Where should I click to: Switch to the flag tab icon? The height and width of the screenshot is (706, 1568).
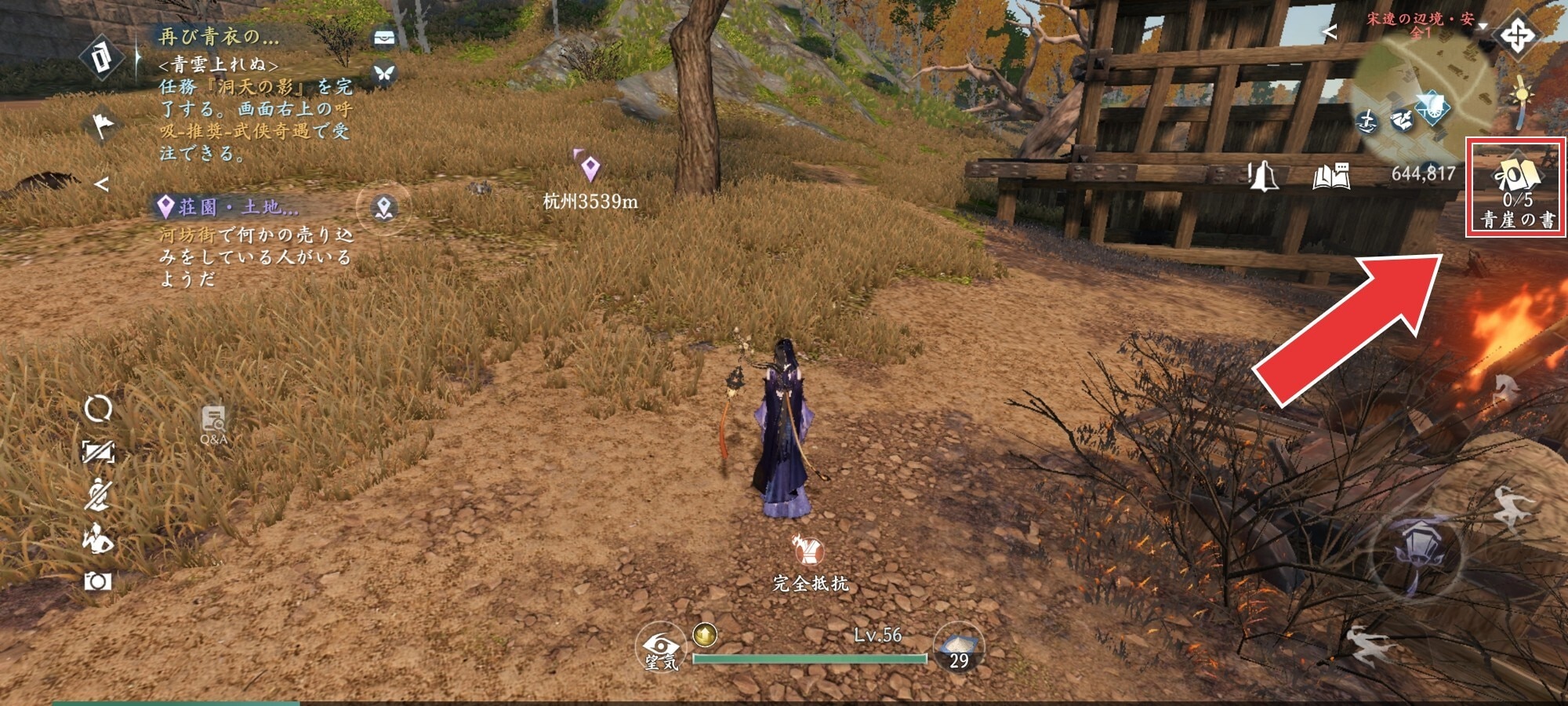coord(103,125)
